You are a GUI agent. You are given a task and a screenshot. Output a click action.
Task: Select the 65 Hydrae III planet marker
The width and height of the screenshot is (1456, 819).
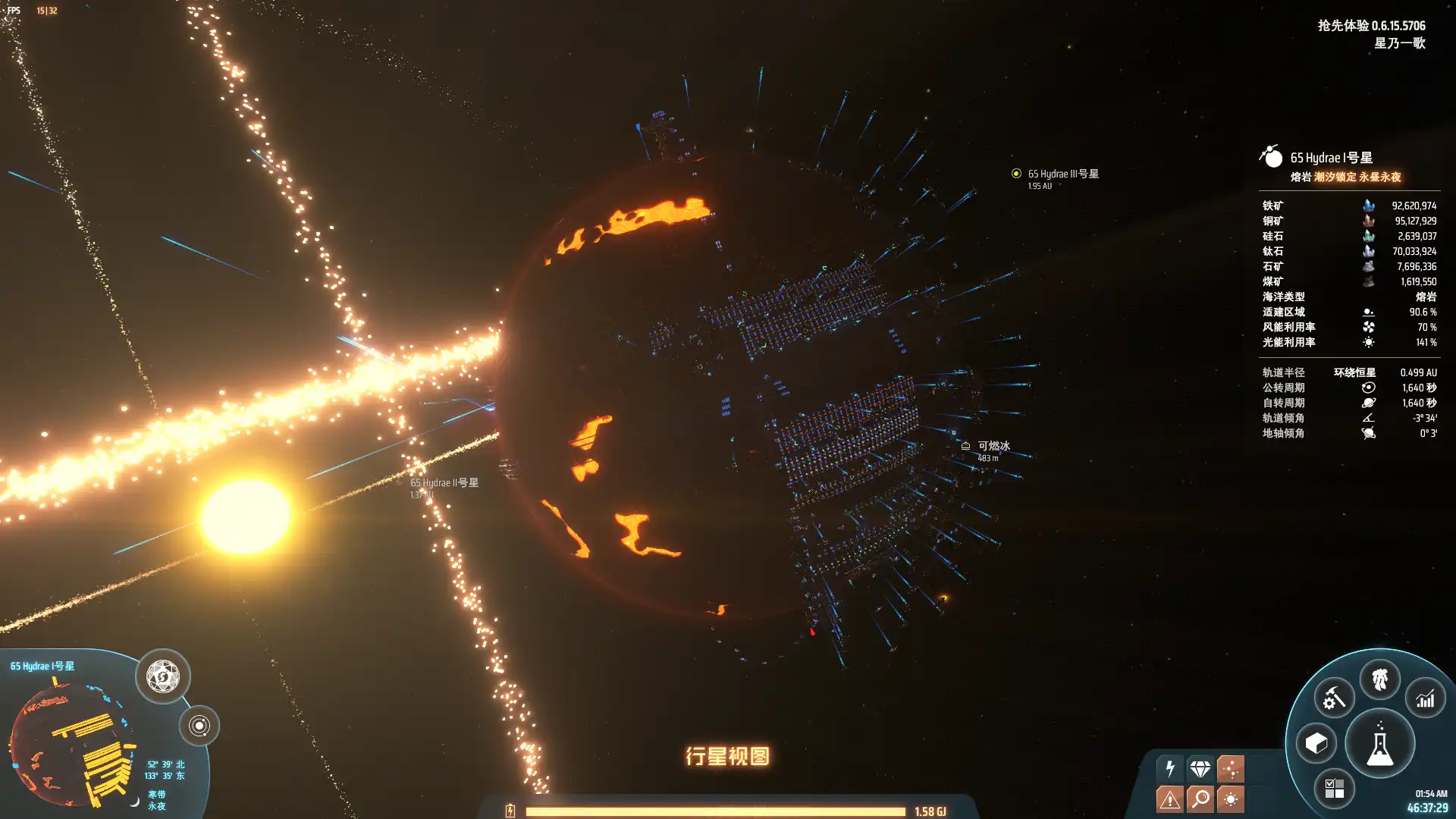1016,174
